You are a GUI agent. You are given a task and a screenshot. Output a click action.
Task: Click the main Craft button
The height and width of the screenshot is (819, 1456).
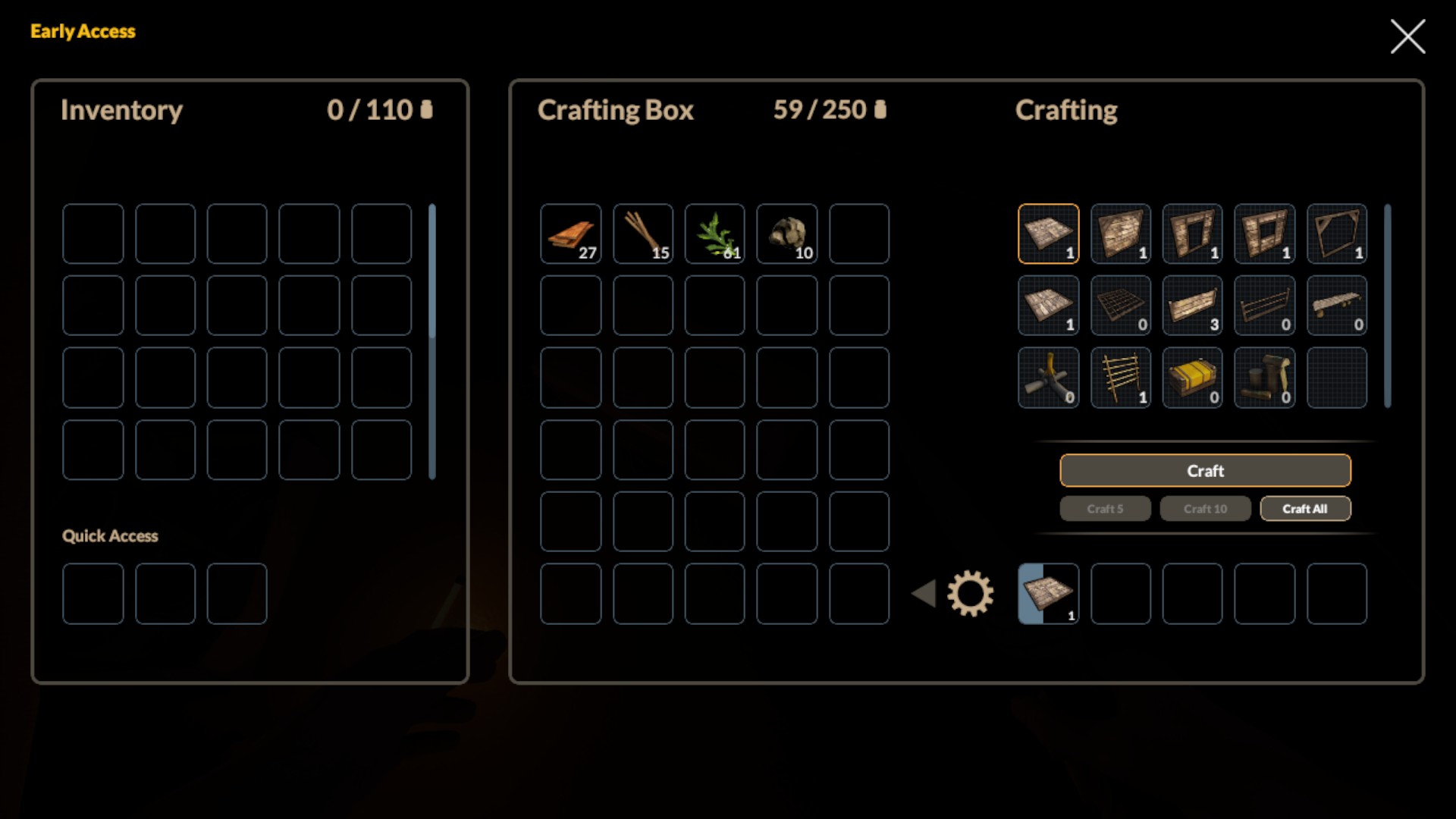coord(1205,471)
